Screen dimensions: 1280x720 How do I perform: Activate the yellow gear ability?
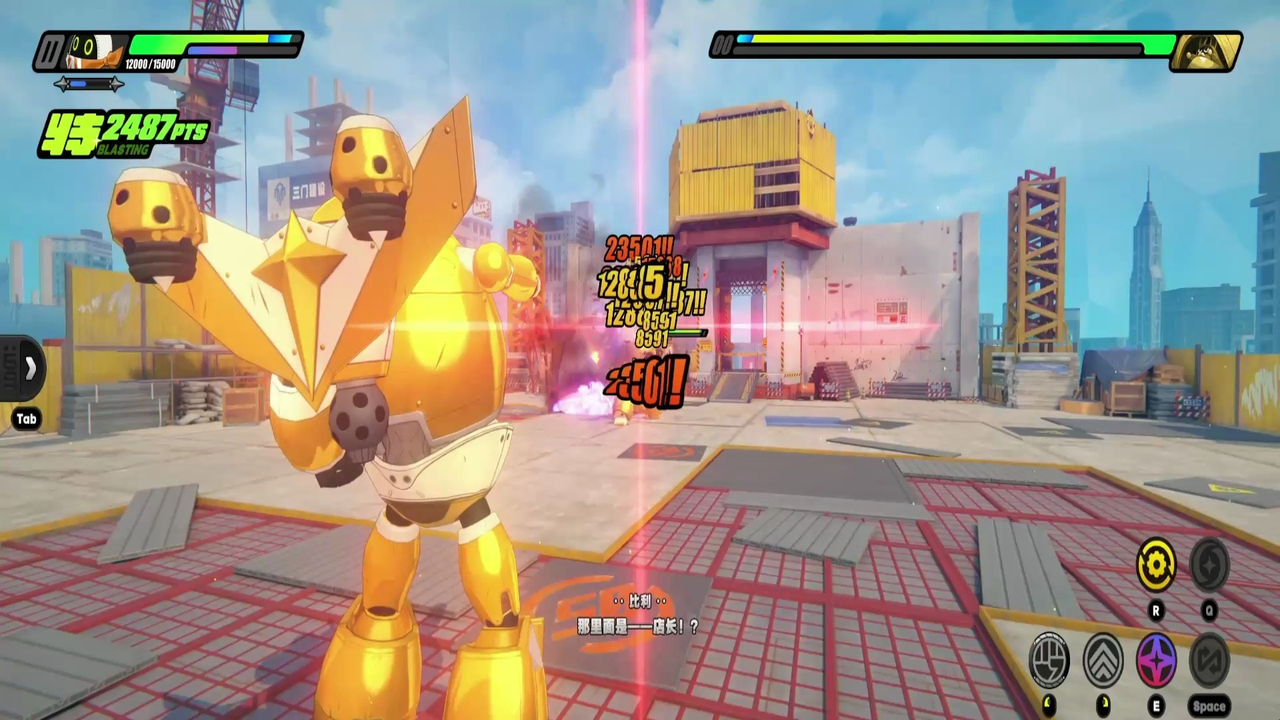coord(1156,565)
